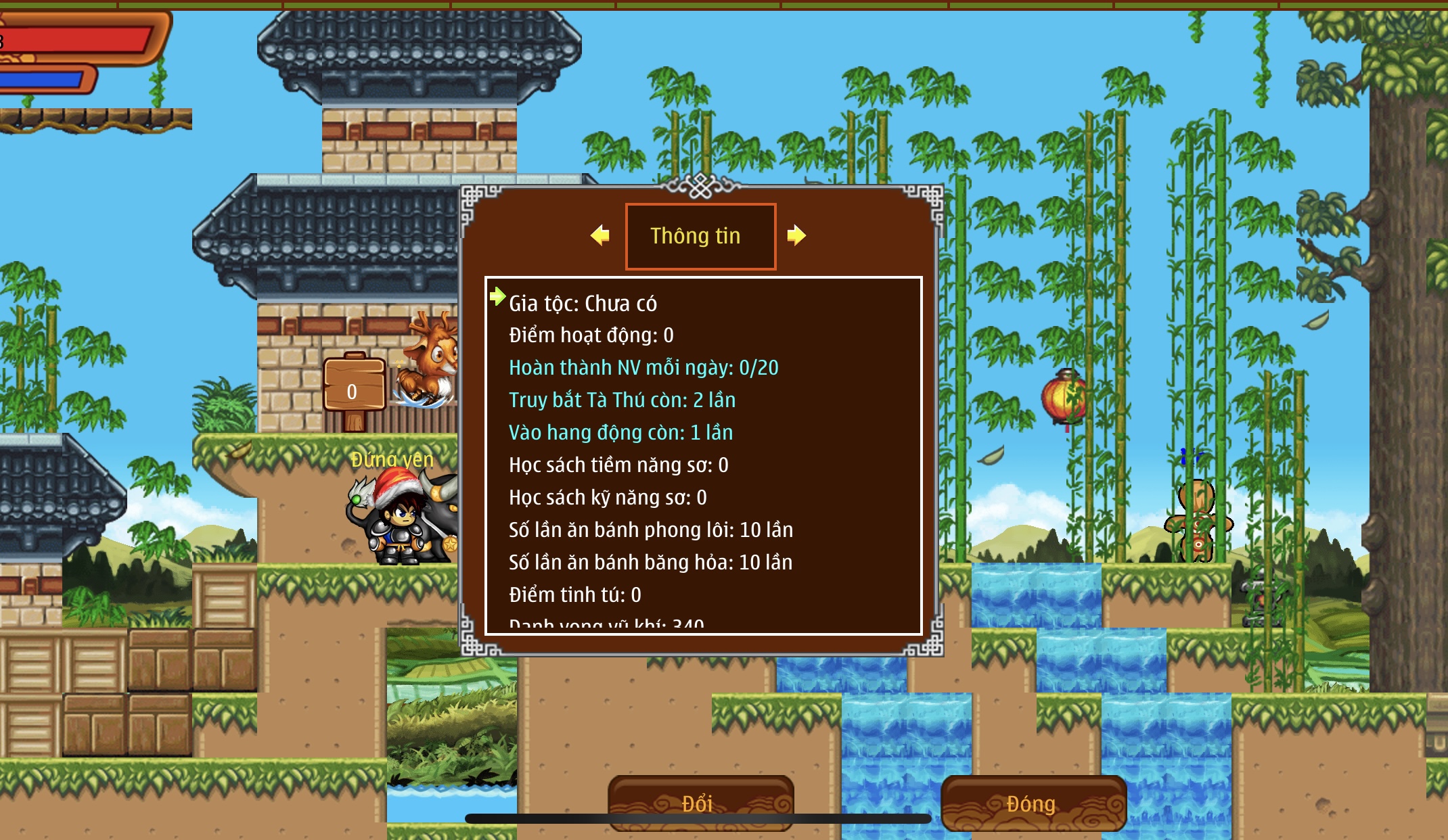Click the Đổi button
The height and width of the screenshot is (840, 1448).
[x=700, y=803]
